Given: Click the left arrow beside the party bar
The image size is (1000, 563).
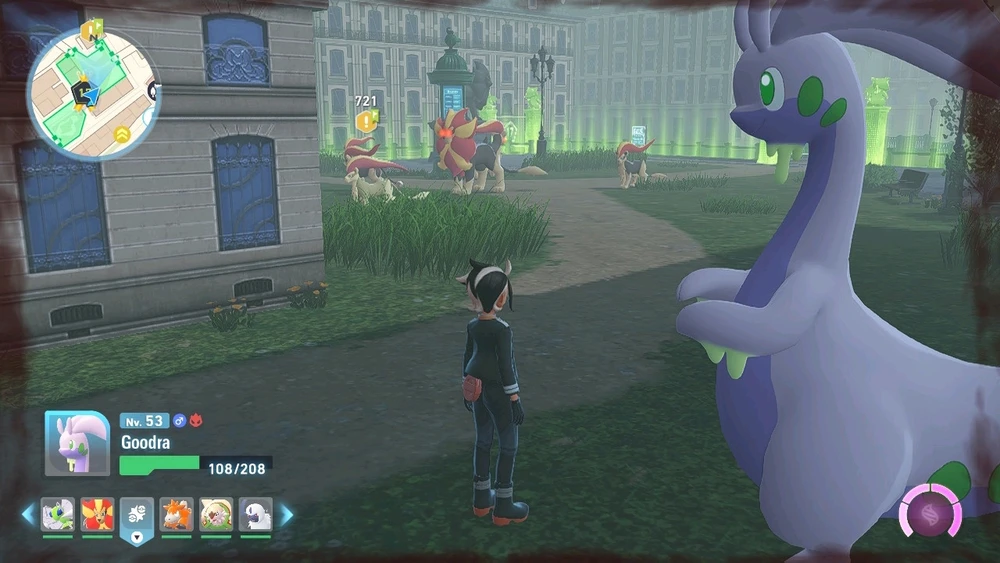Looking at the screenshot, I should click(27, 515).
